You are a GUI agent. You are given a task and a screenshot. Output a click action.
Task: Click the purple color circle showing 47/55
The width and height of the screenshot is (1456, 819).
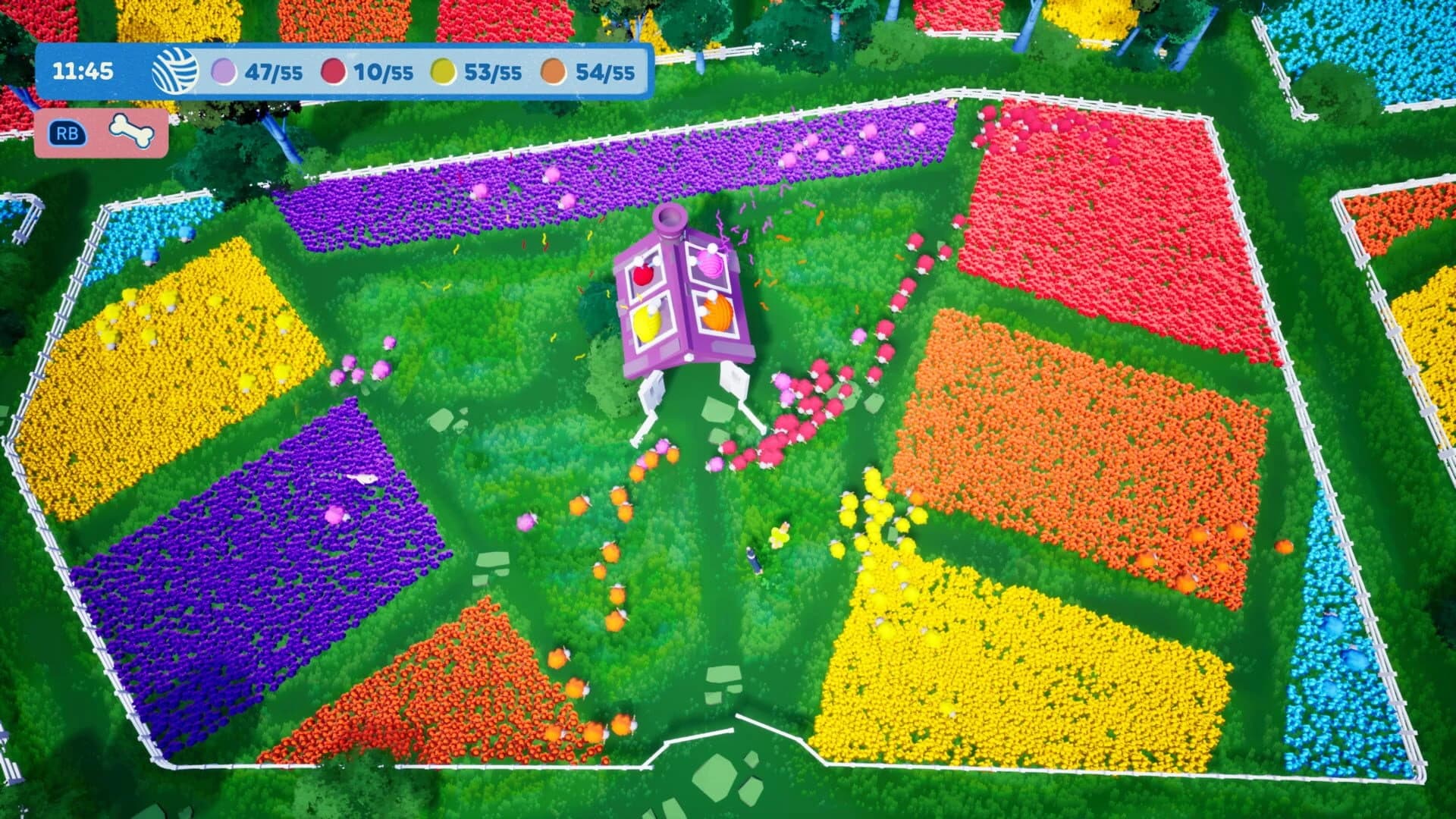pyautogui.click(x=222, y=72)
